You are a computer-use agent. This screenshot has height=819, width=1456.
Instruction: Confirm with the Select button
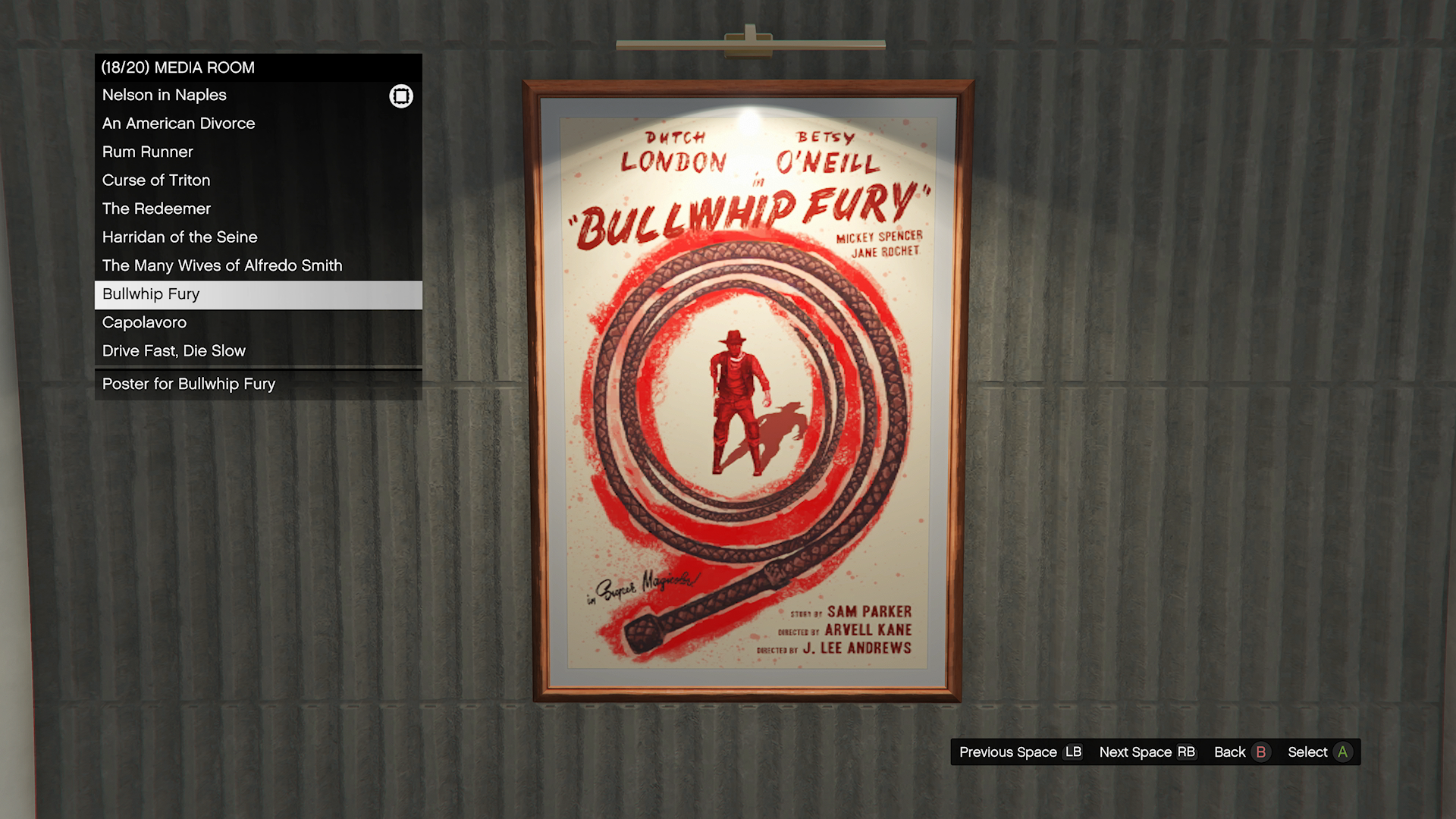click(x=1319, y=752)
